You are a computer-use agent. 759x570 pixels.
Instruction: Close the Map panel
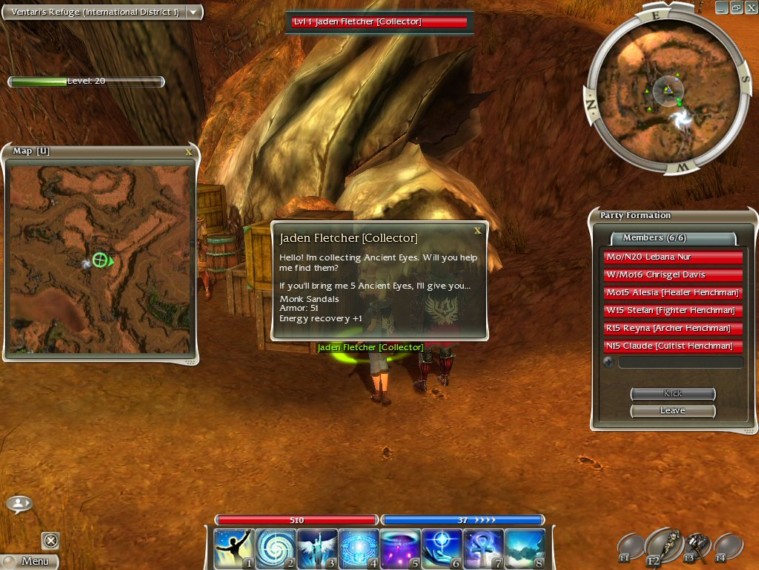click(189, 151)
